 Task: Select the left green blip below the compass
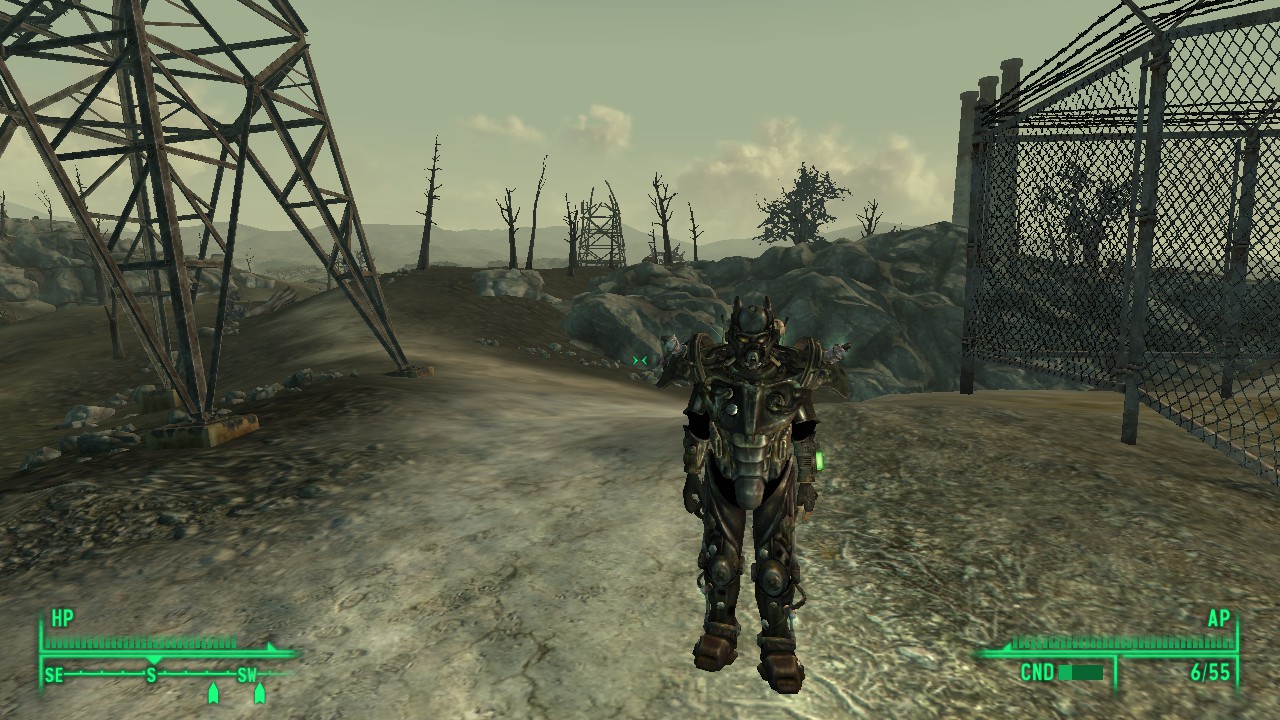point(214,694)
